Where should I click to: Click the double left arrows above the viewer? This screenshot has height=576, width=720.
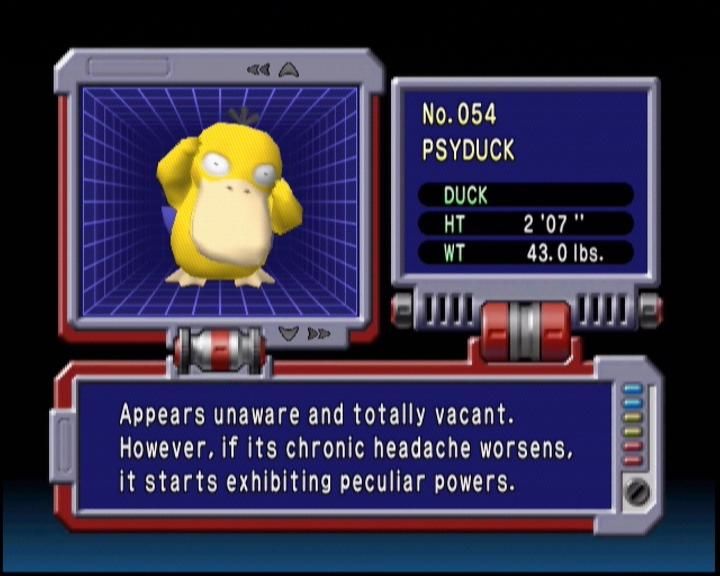pos(258,70)
